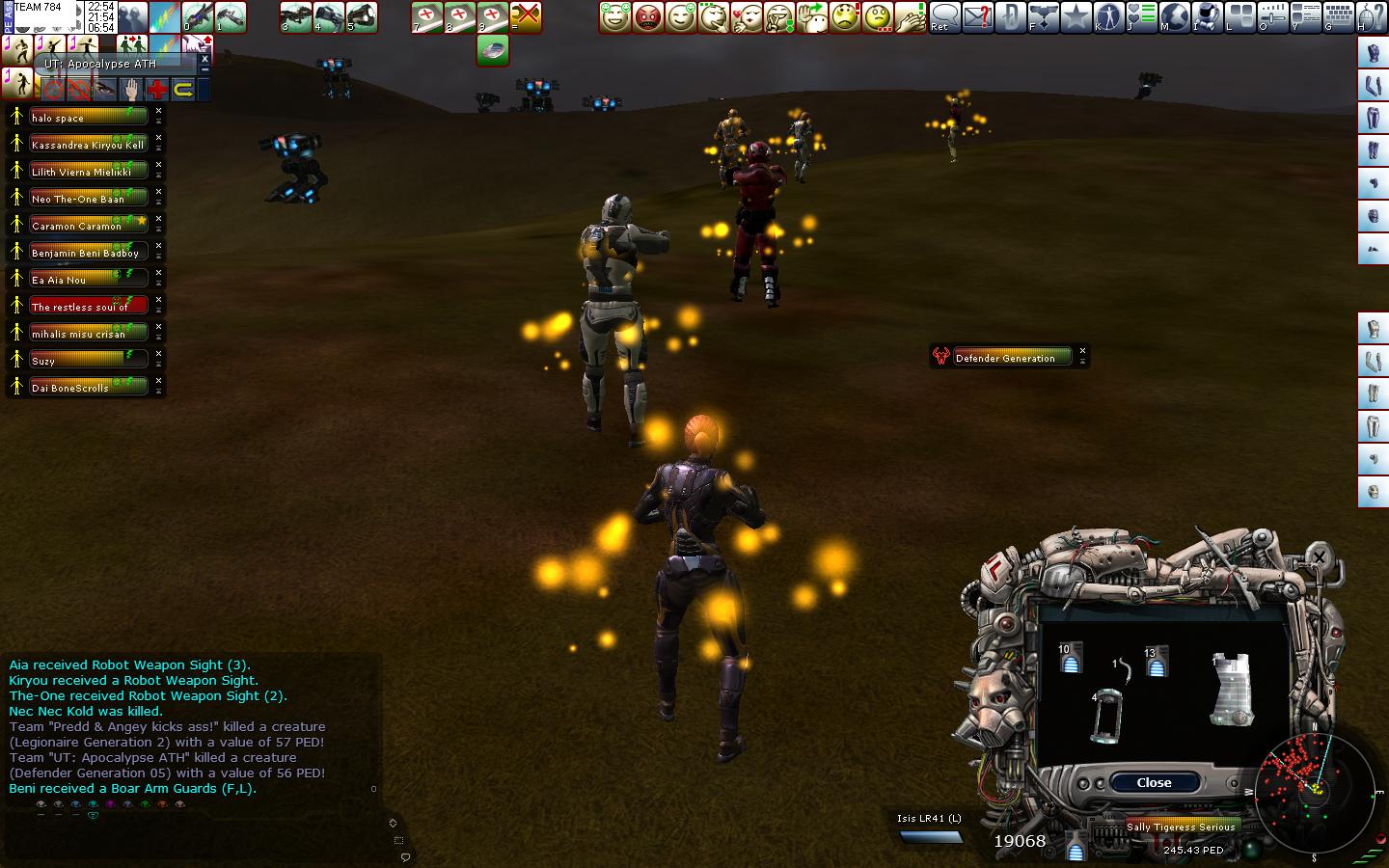Select teammate Dai BoneScrolls

pos(89,388)
